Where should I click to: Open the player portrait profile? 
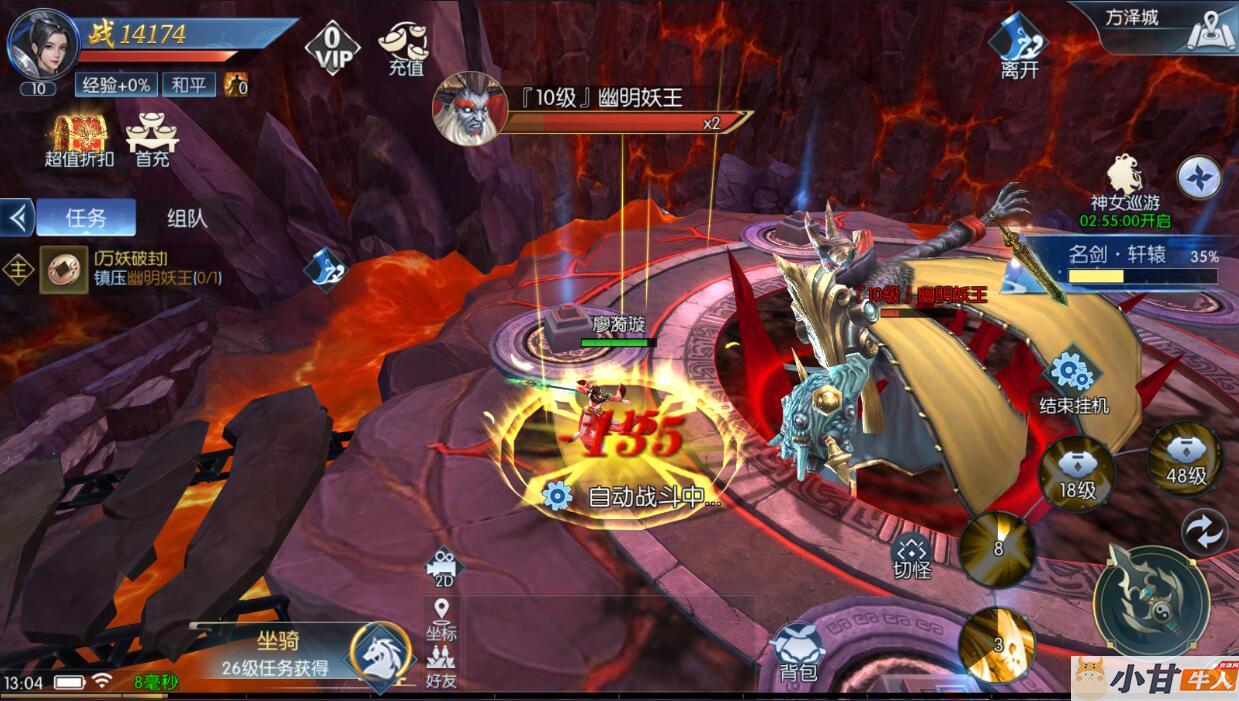42,45
